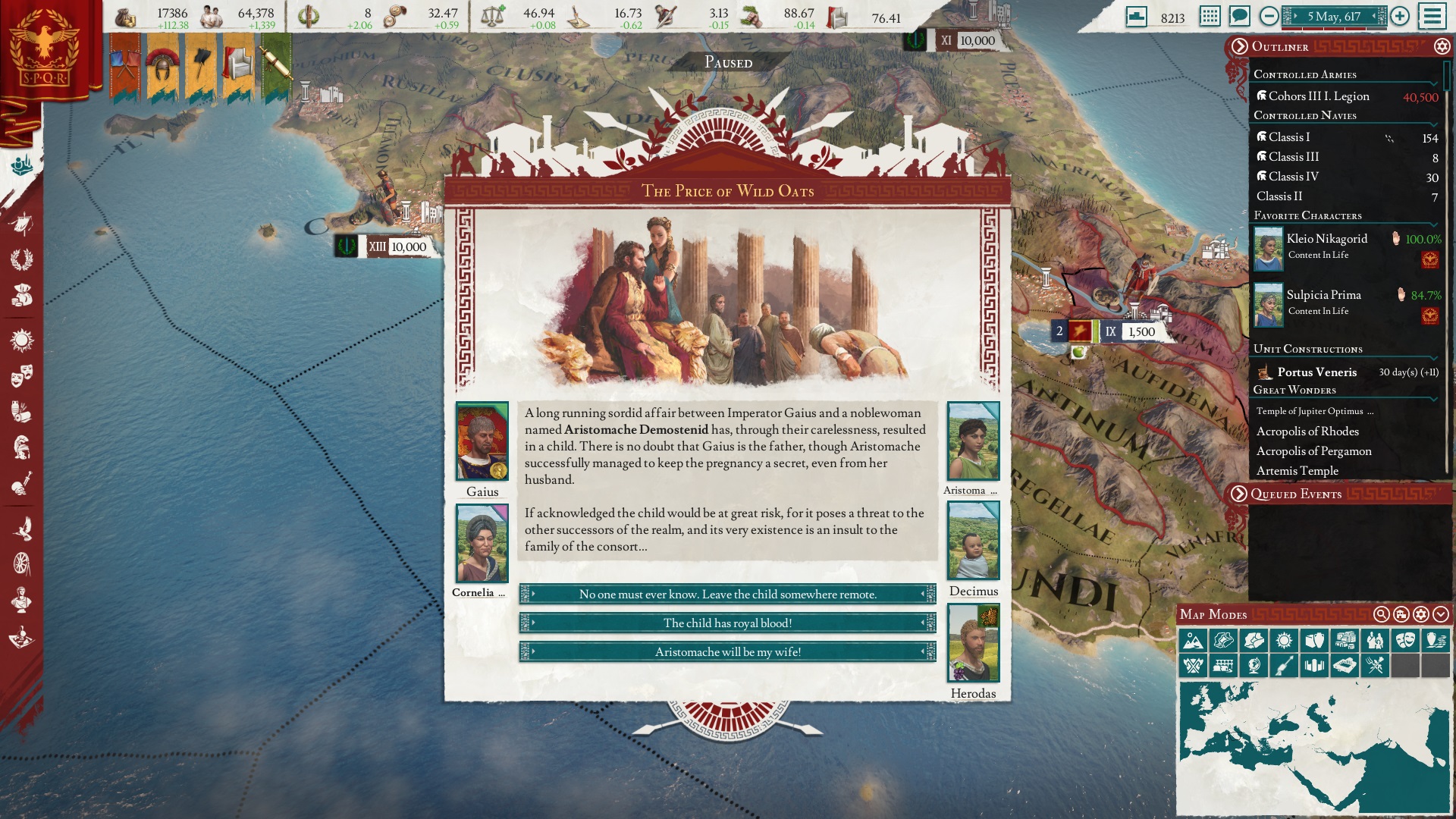
Task: Open the map search with the magnifying glass
Action: point(1381,615)
